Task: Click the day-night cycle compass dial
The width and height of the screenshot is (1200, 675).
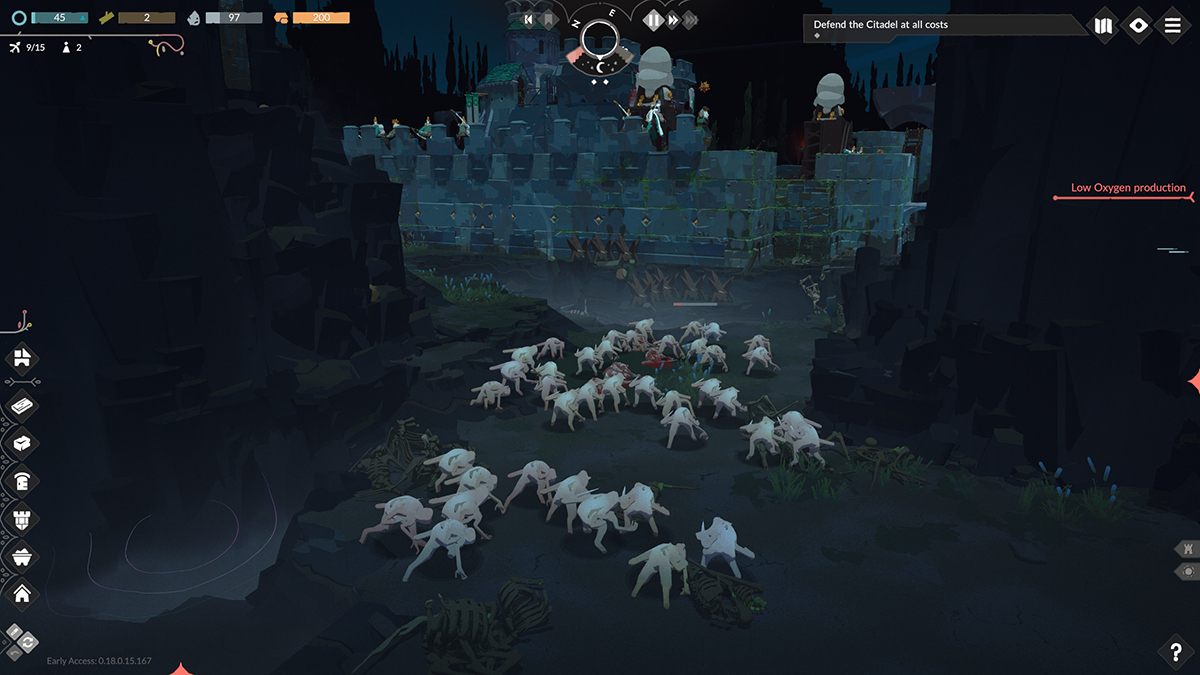Action: tap(600, 40)
